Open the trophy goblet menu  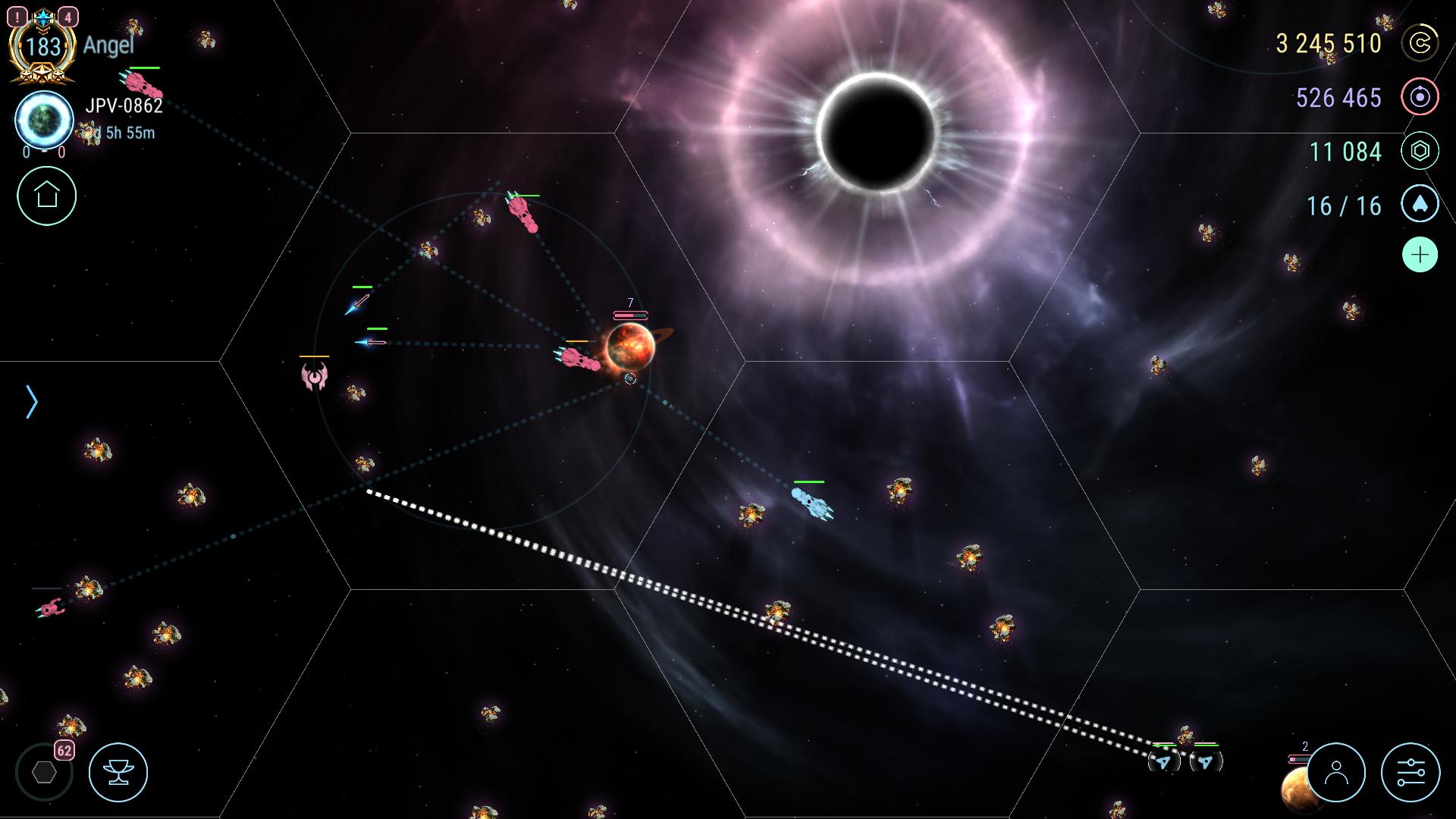tap(118, 773)
